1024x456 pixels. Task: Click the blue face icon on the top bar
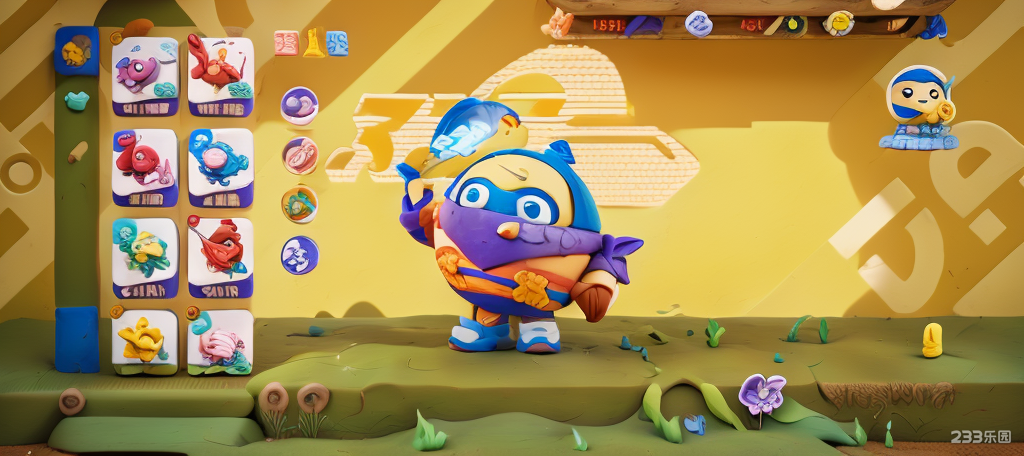(x=699, y=24)
